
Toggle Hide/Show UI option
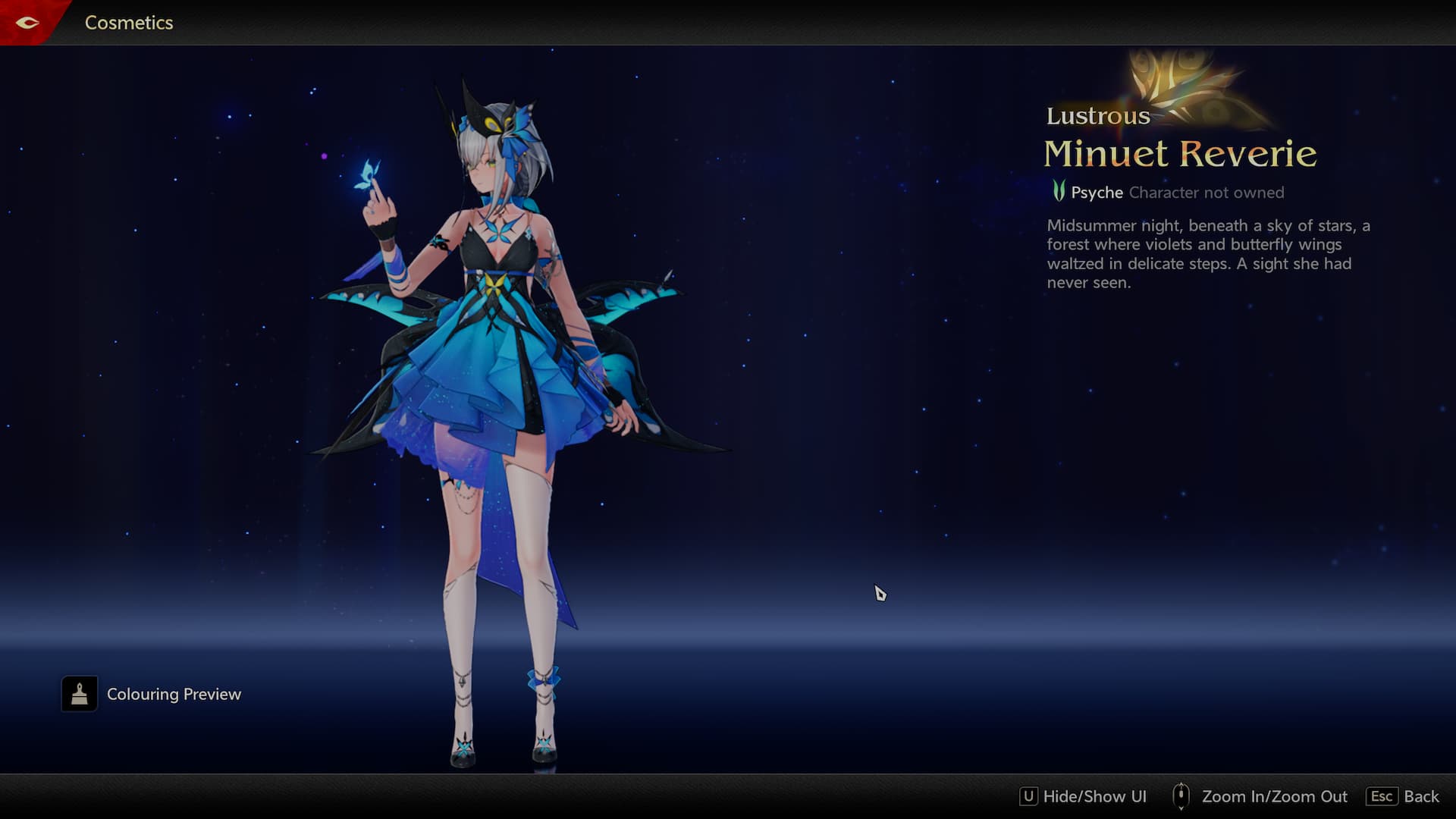coord(1083,796)
